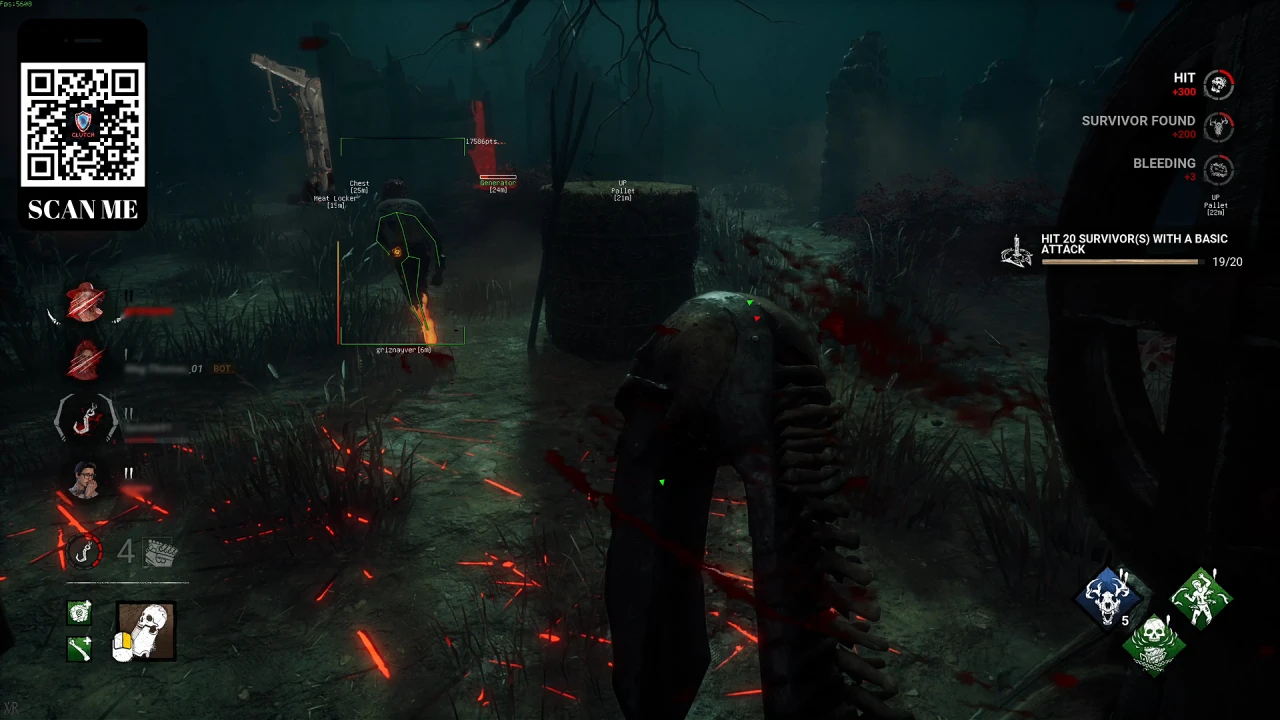Click the hooked survivor status portrait

click(x=86, y=417)
